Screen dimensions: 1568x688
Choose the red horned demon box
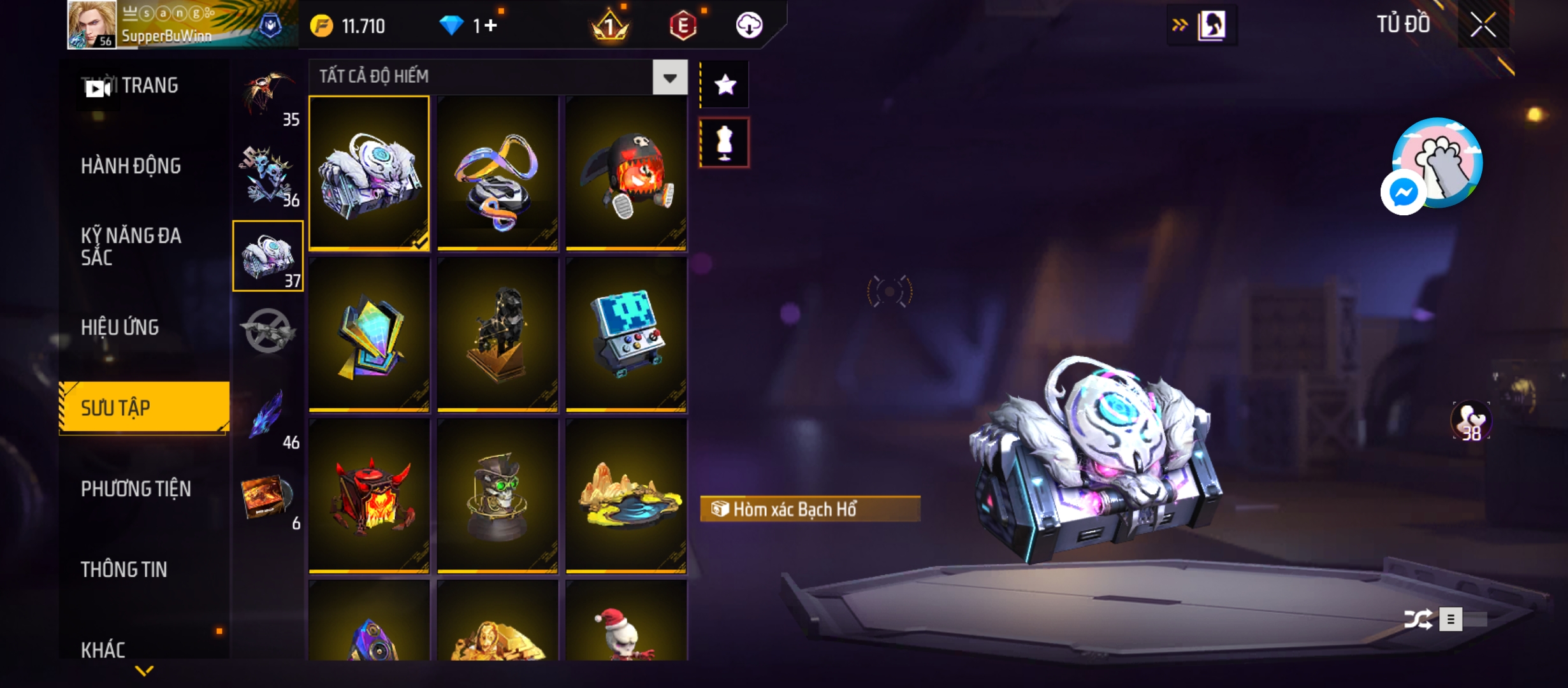pyautogui.click(x=369, y=496)
